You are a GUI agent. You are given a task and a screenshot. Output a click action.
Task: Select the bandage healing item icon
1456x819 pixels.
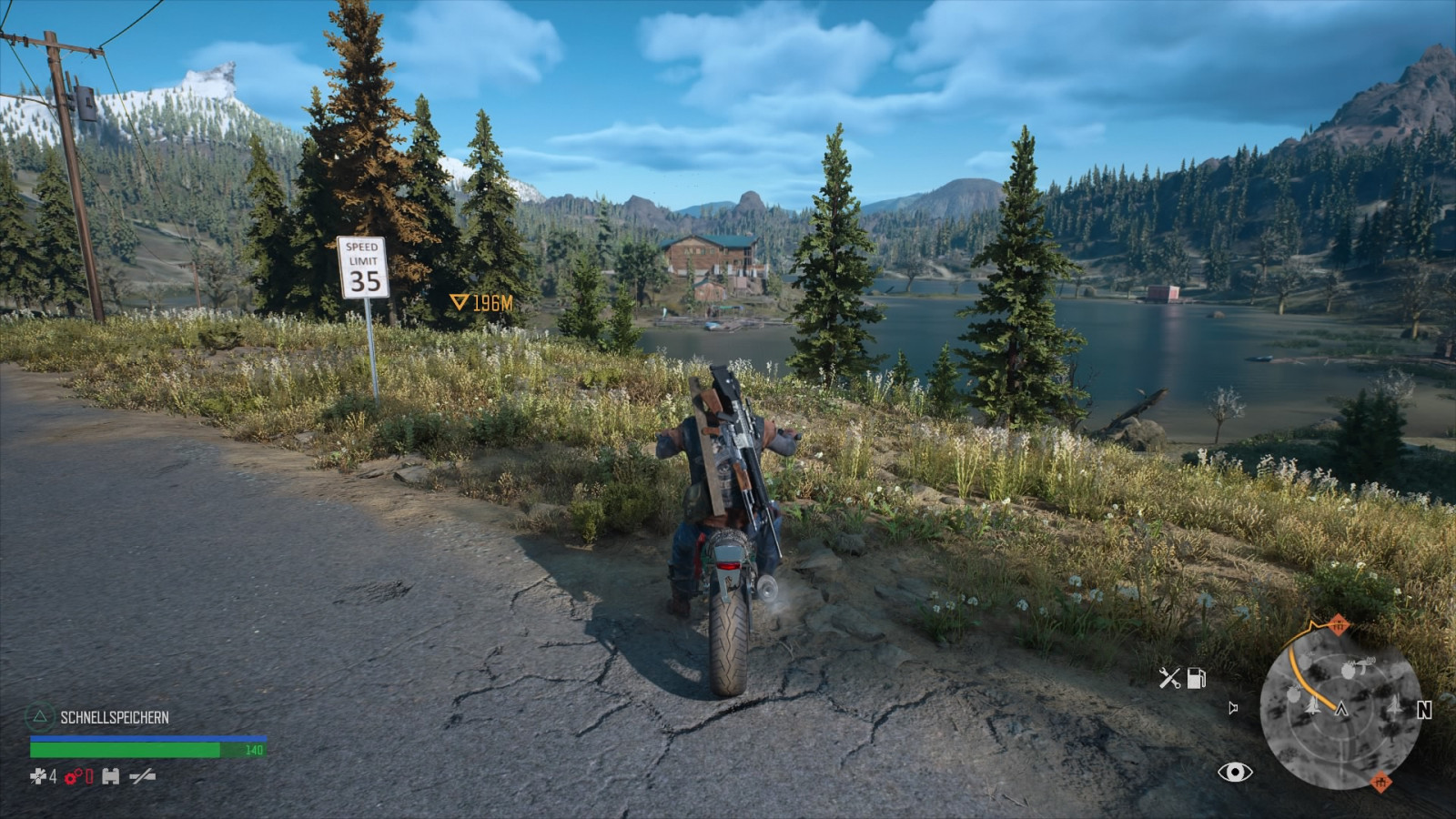[x=38, y=776]
